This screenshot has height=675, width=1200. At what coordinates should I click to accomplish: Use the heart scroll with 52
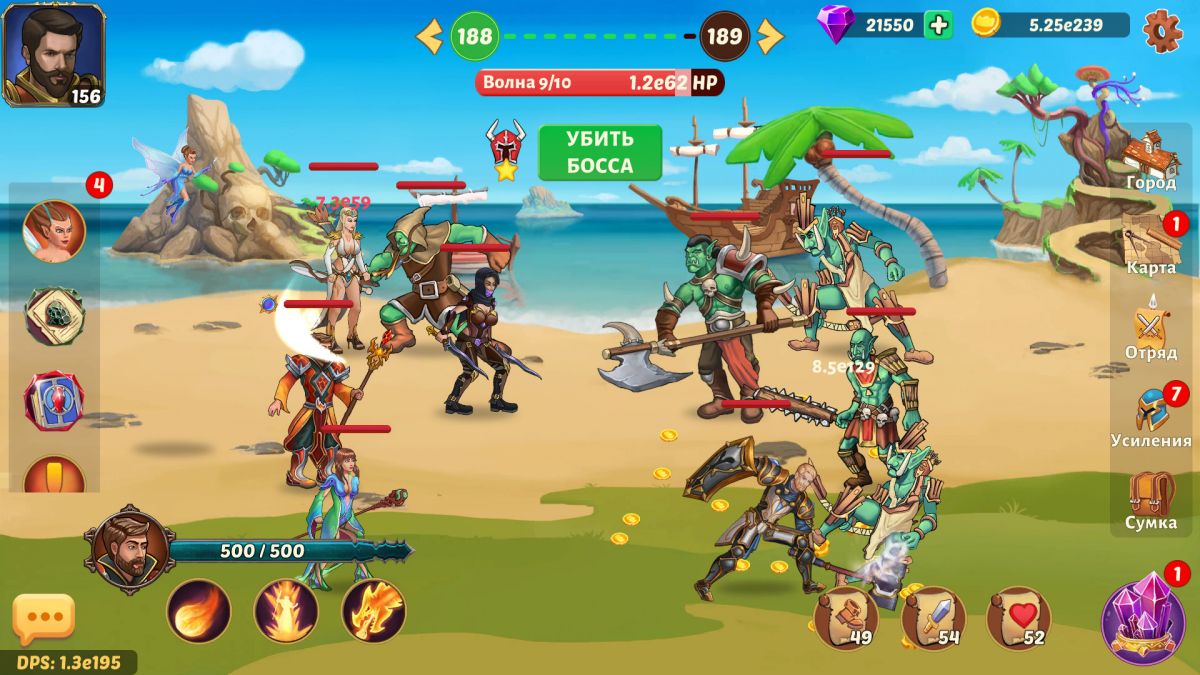pyautogui.click(x=1018, y=618)
